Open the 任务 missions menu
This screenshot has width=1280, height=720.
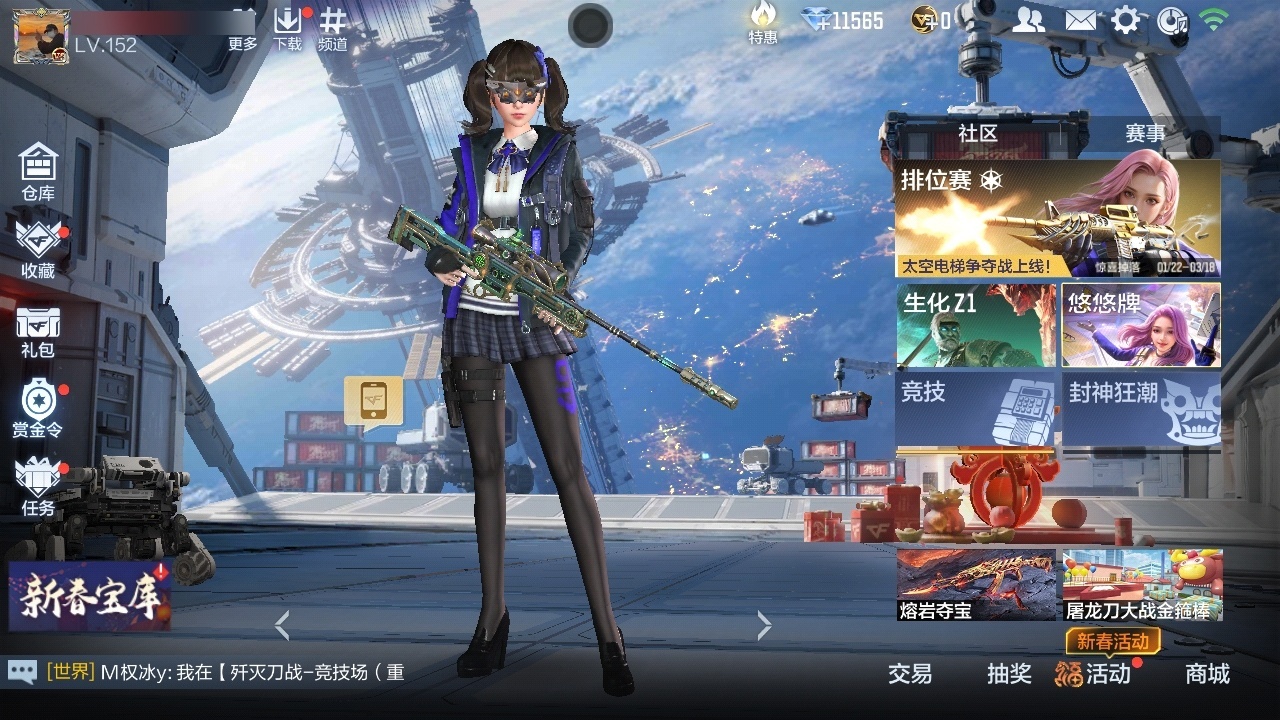coord(38,486)
